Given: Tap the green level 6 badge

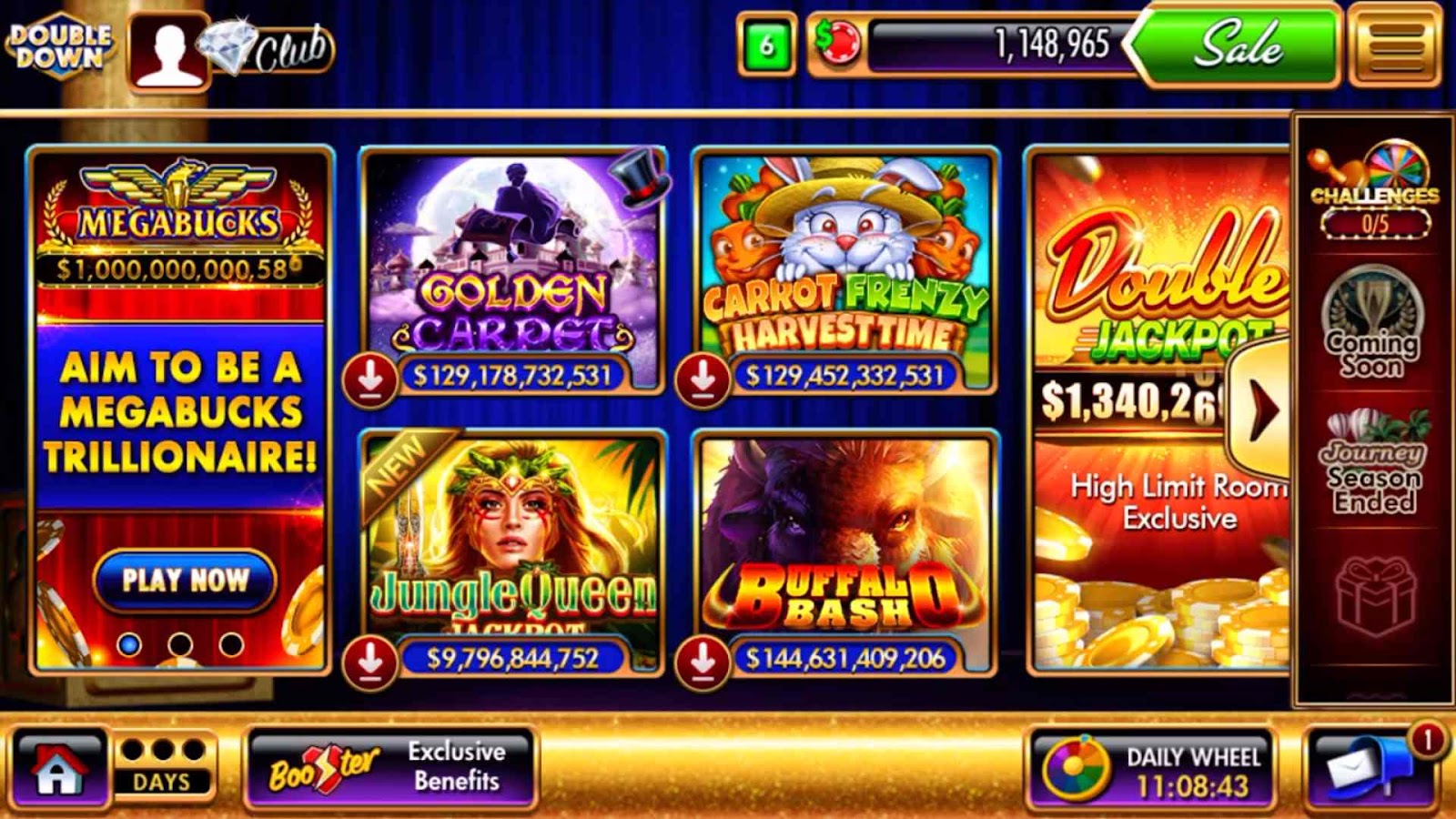Looking at the screenshot, I should (x=766, y=44).
